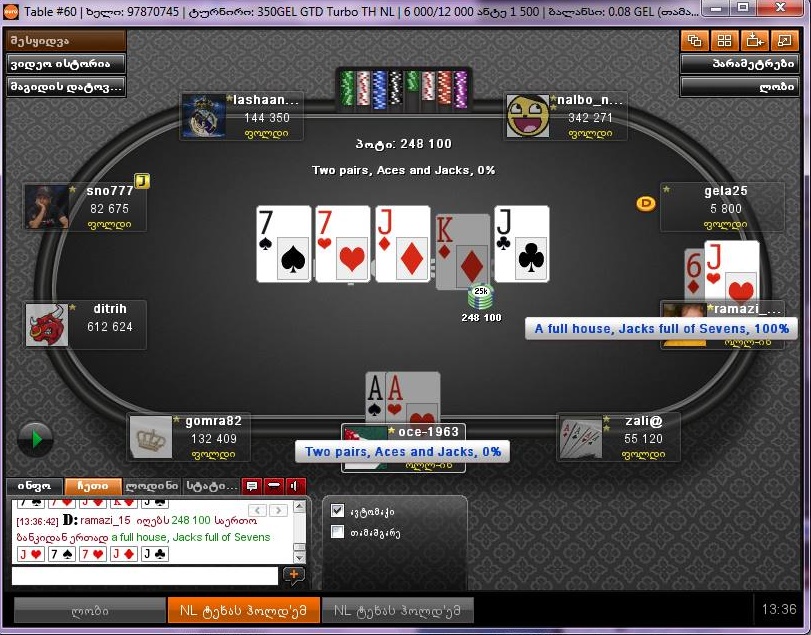
Task: Click the მესყიდვა button
Action: click(66, 41)
